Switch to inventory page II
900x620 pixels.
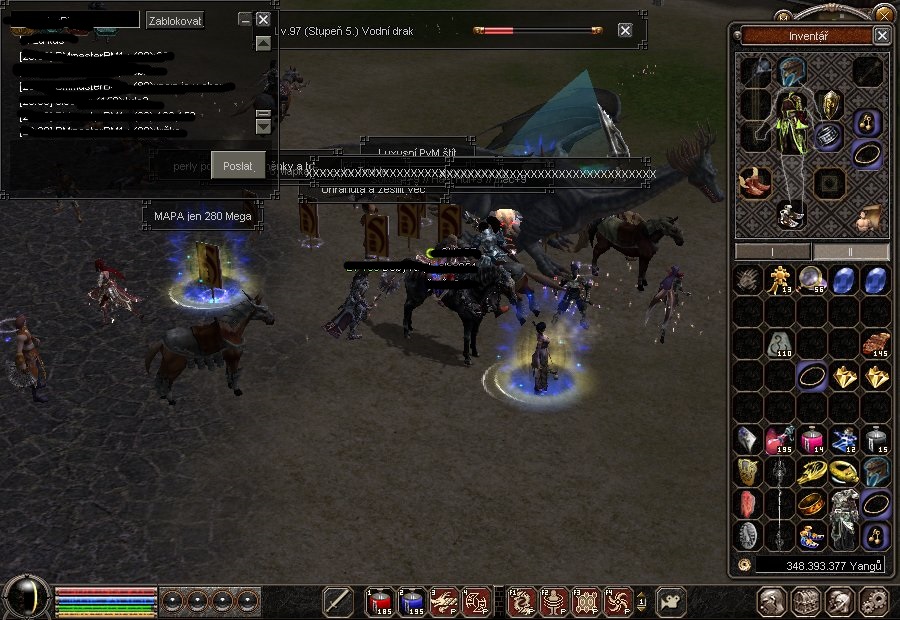pos(850,252)
